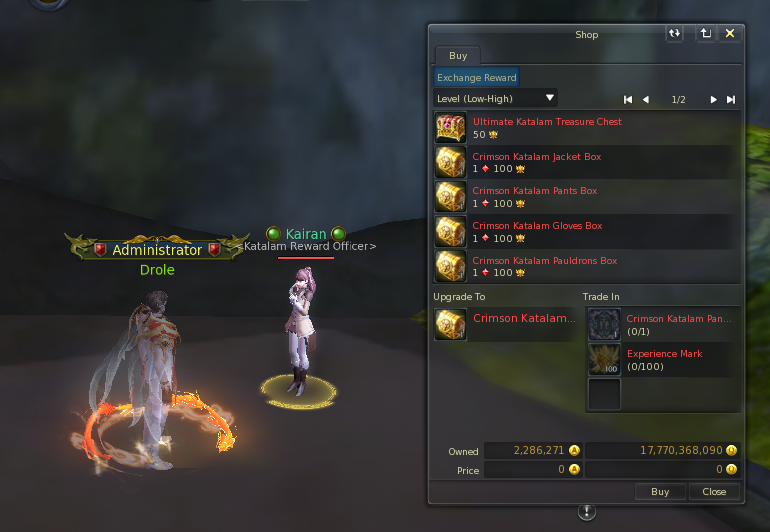Confirm purchase with the Buy button
This screenshot has height=532, width=770.
660,492
